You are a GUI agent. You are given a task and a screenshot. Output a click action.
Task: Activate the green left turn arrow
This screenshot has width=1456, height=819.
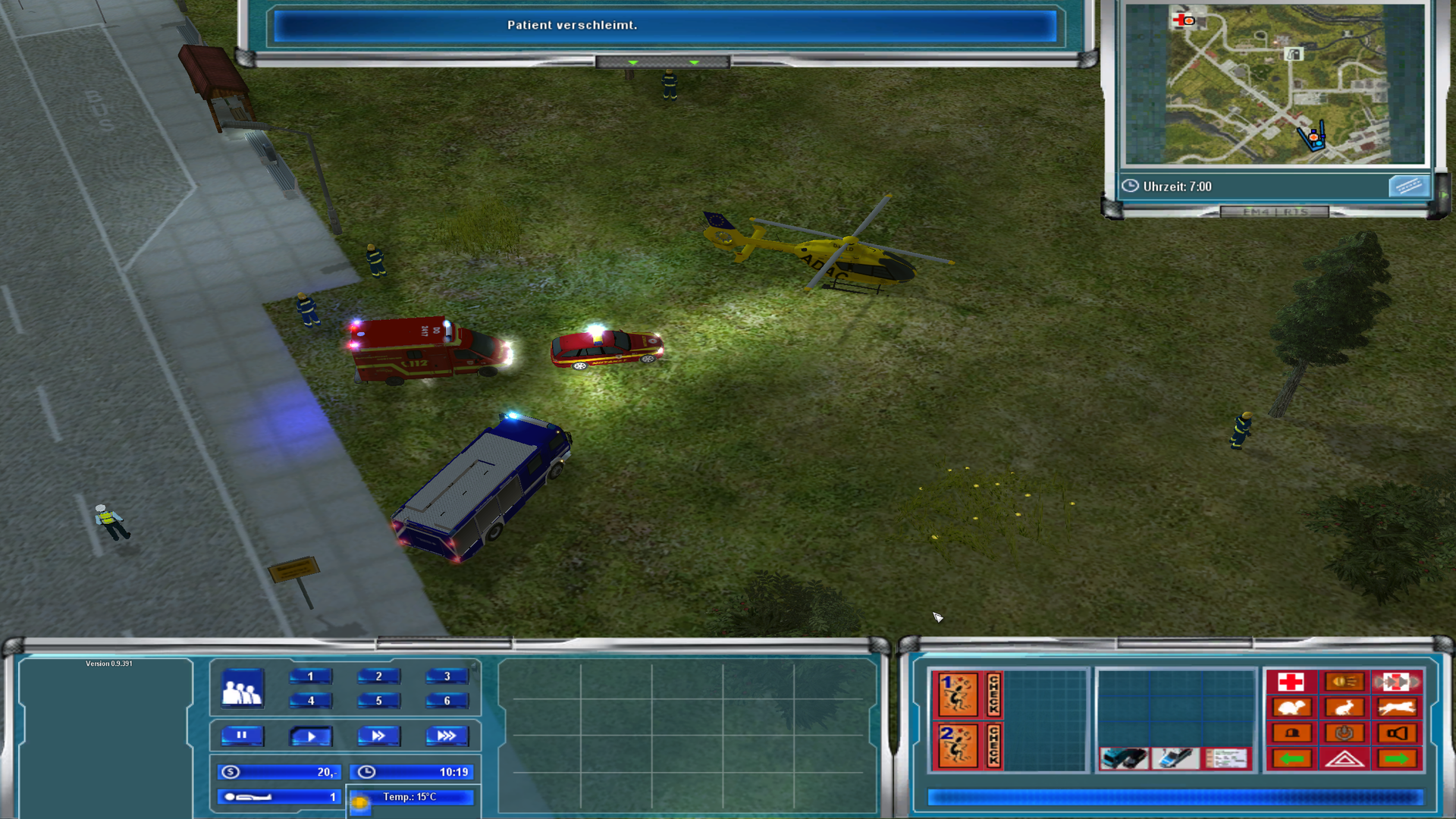click(1291, 758)
